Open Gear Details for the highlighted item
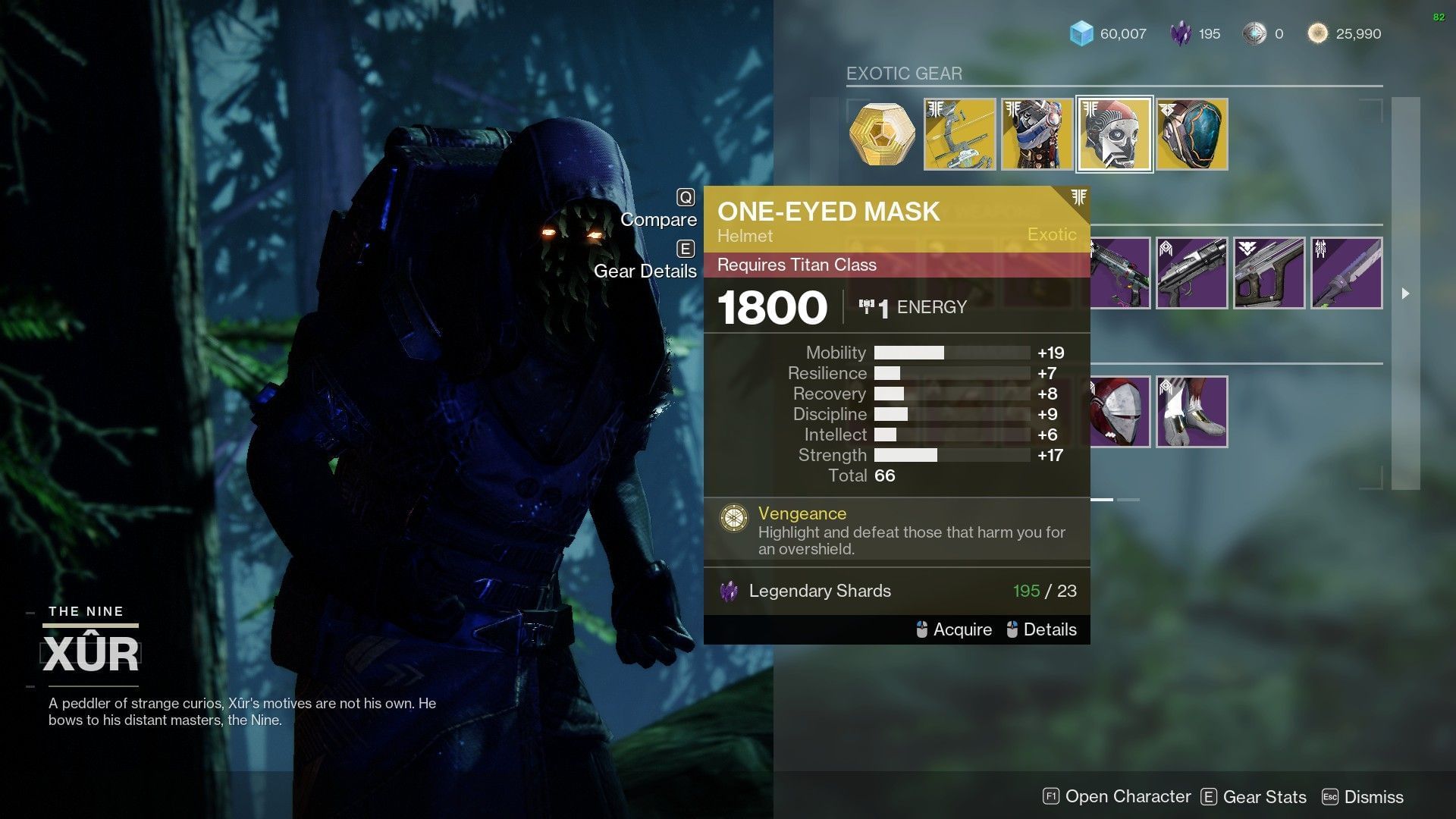Screen dimensions: 1456x819 coord(645,271)
